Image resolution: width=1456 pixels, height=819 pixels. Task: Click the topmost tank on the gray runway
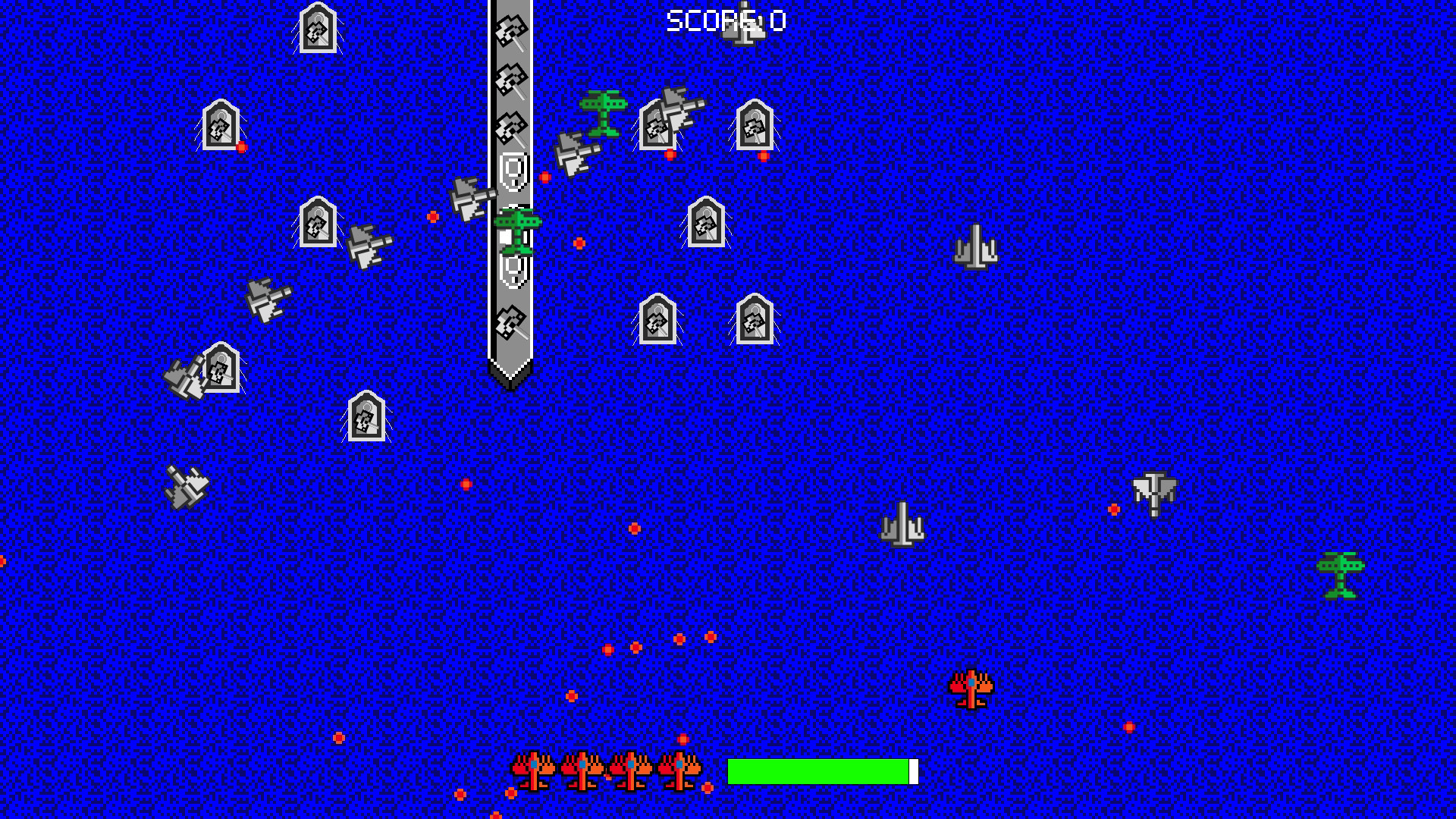point(510,32)
